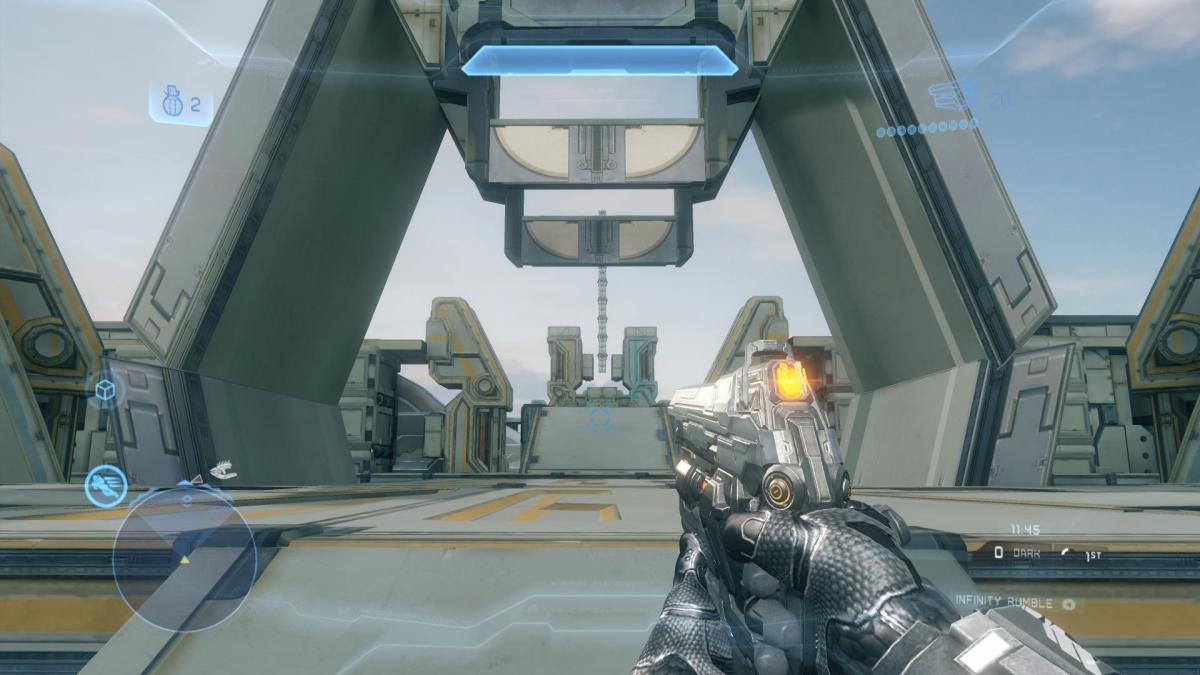Select the weapon marker above the radar
1200x675 pixels.
[x=223, y=469]
